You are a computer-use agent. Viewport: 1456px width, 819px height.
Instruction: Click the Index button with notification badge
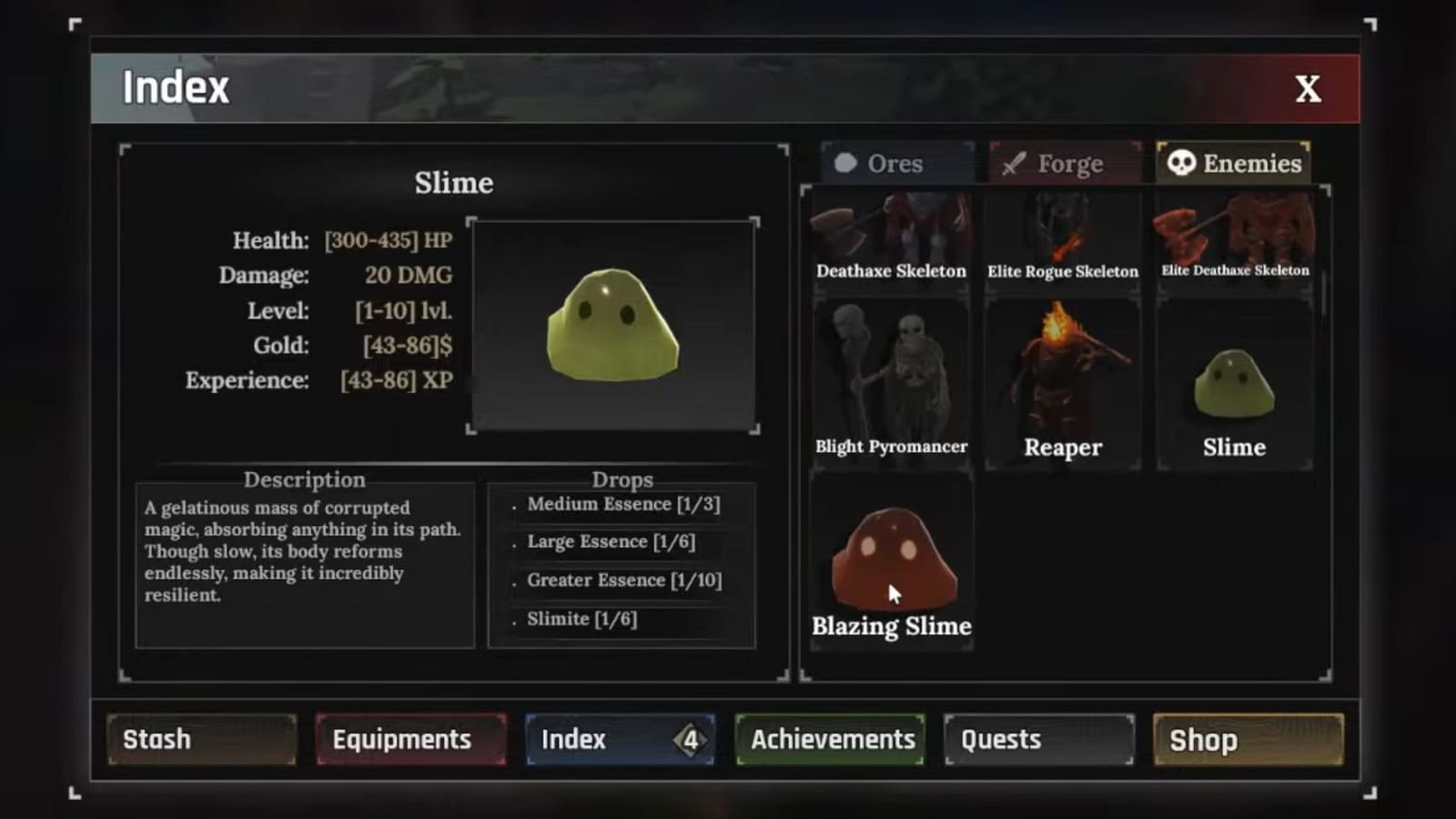click(620, 739)
